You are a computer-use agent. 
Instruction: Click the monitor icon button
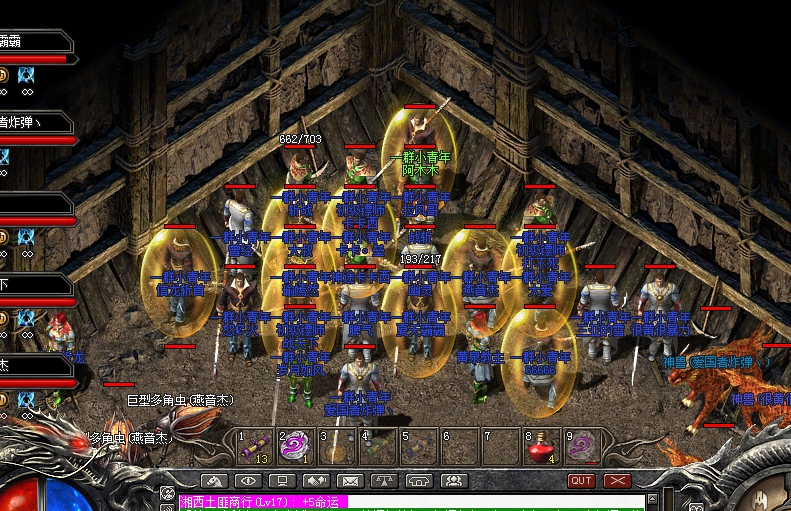[x=281, y=481]
